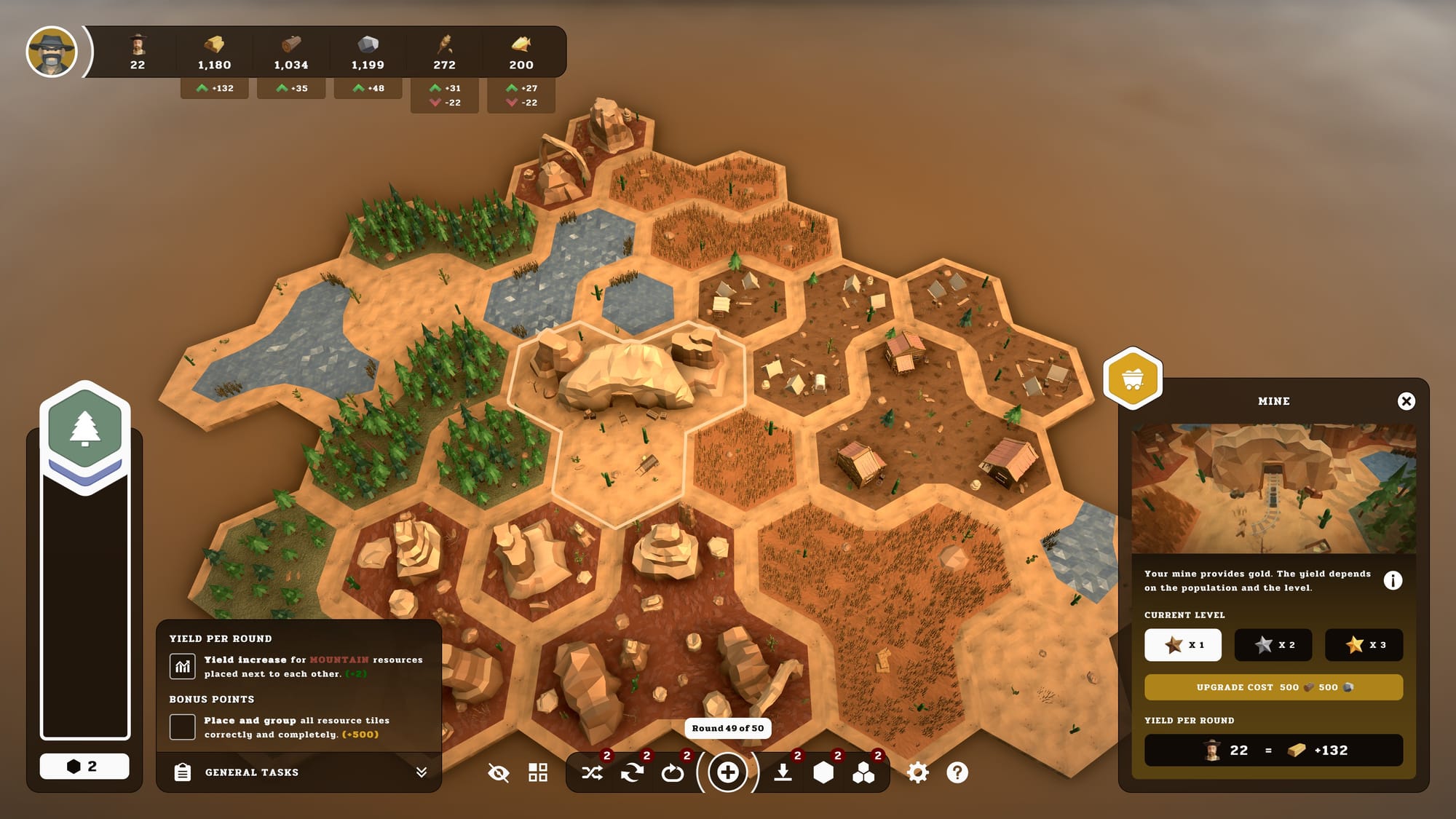The height and width of the screenshot is (819, 1456).
Task: Use the swap two-arrows action
Action: [632, 772]
